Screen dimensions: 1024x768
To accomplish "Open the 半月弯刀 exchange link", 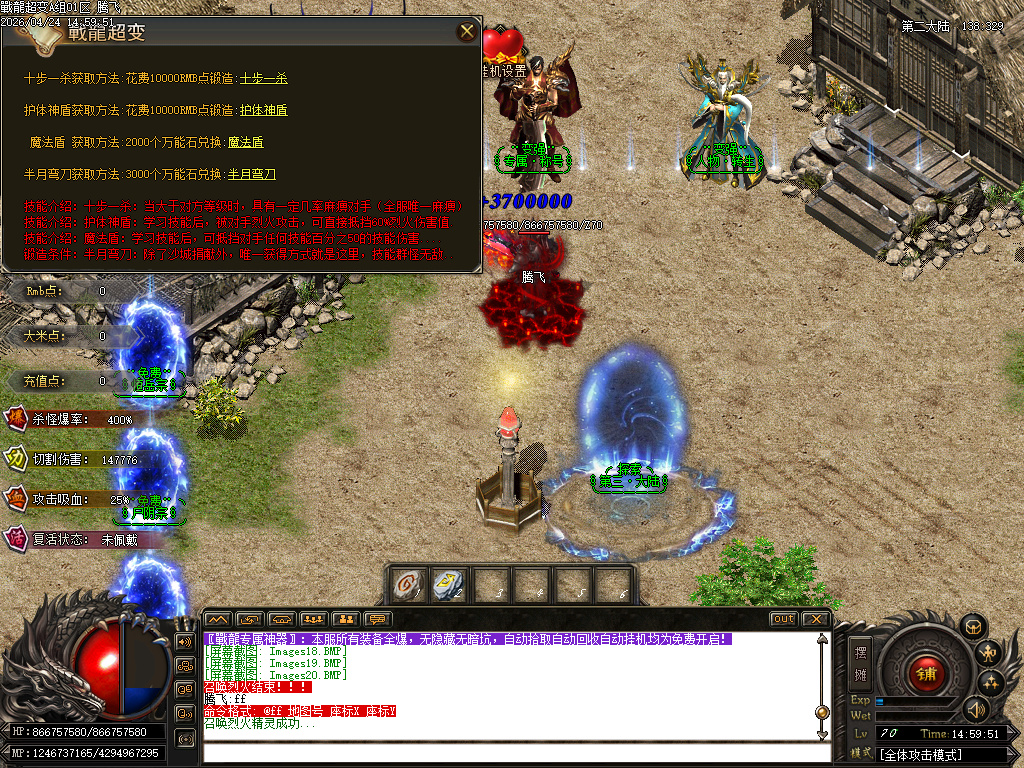I will 252,174.
